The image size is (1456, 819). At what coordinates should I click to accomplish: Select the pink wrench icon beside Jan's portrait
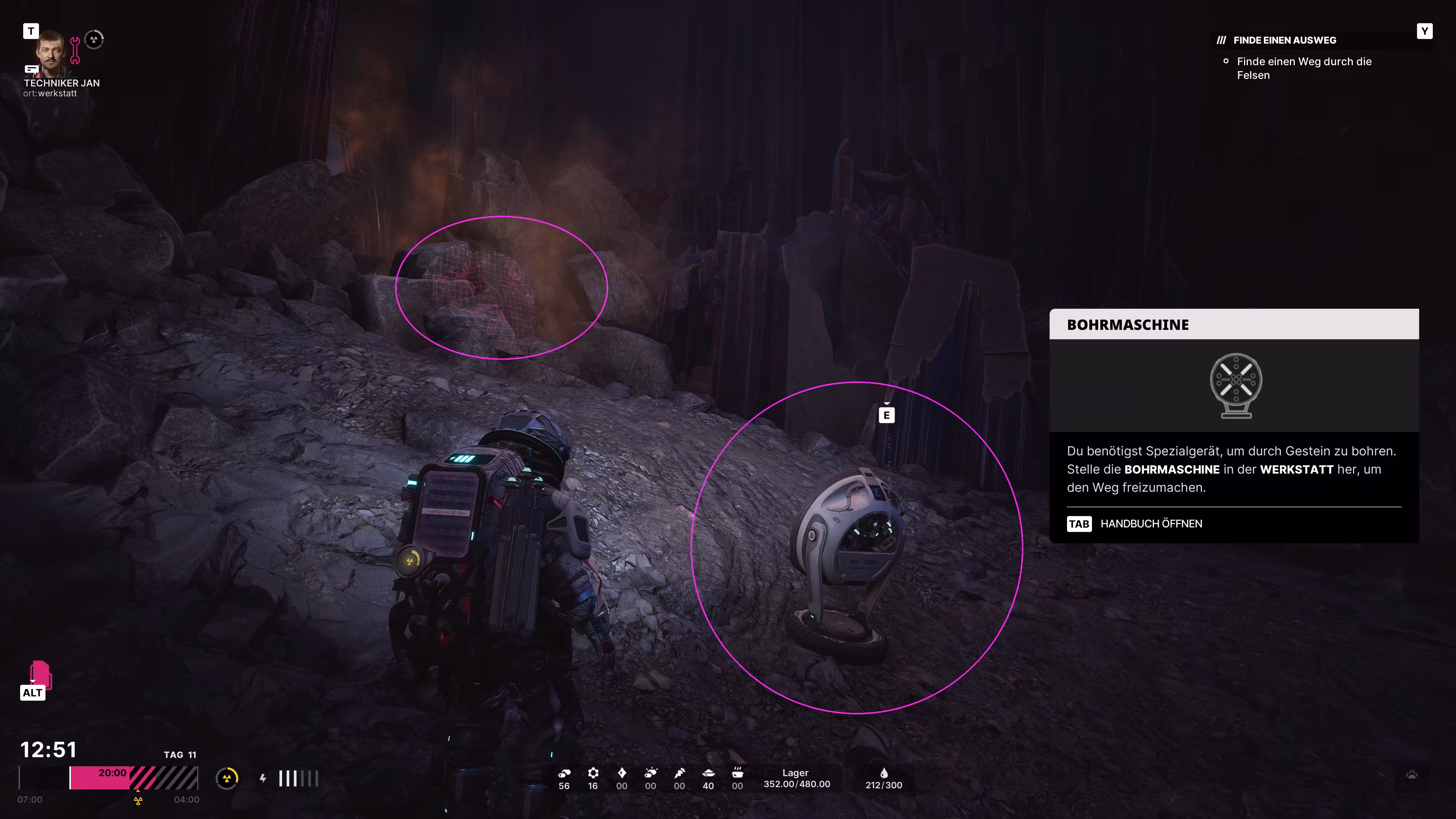(x=75, y=50)
